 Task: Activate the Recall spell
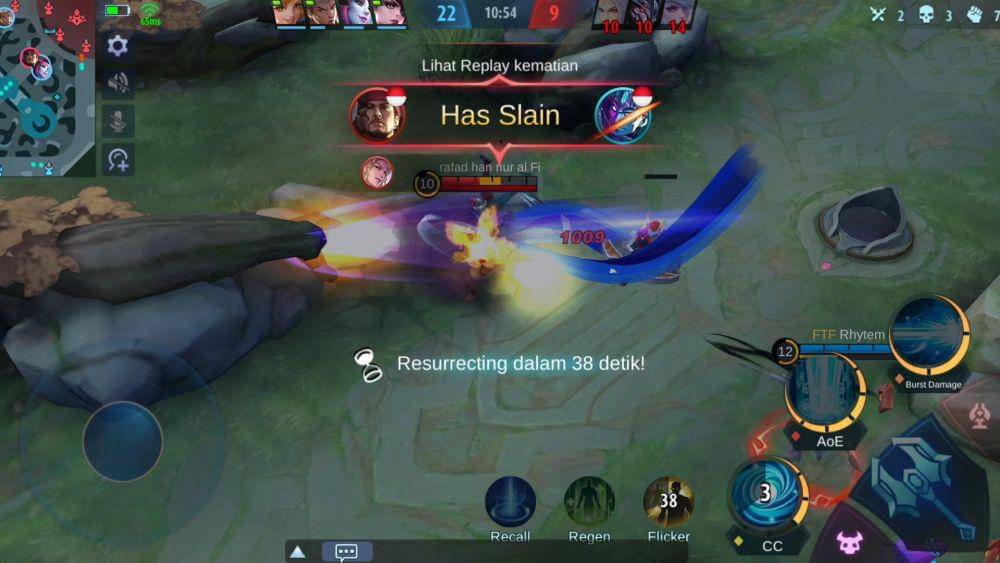click(510, 502)
